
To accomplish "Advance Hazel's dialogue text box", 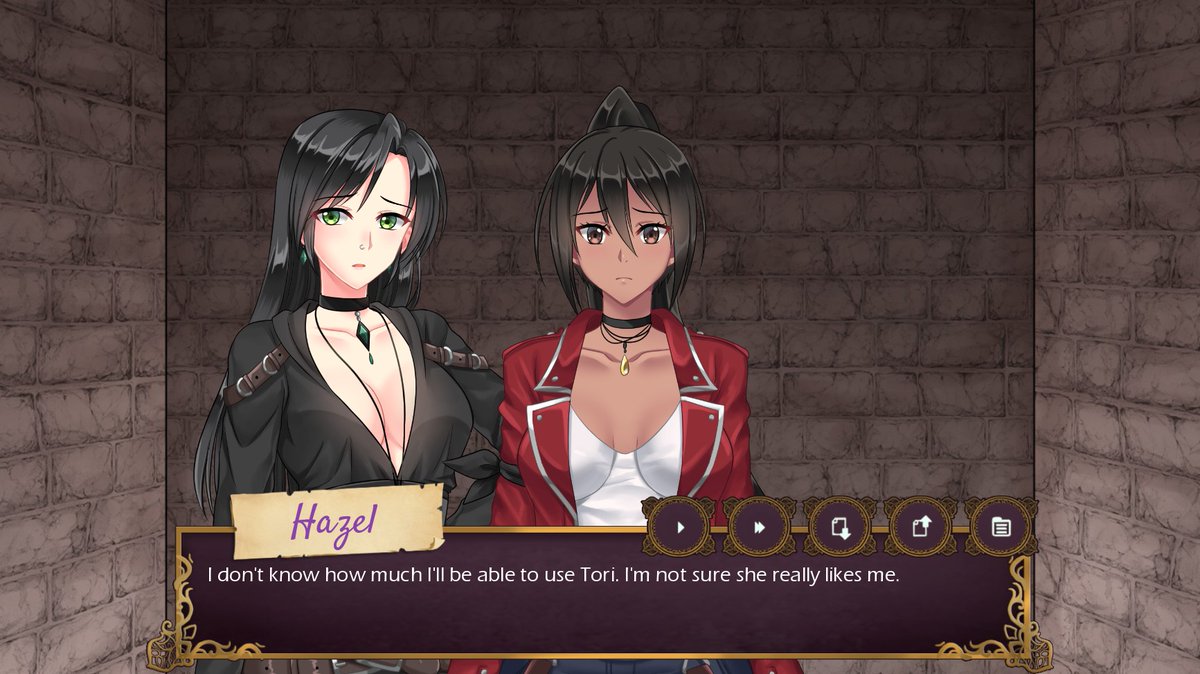I will tap(600, 605).
